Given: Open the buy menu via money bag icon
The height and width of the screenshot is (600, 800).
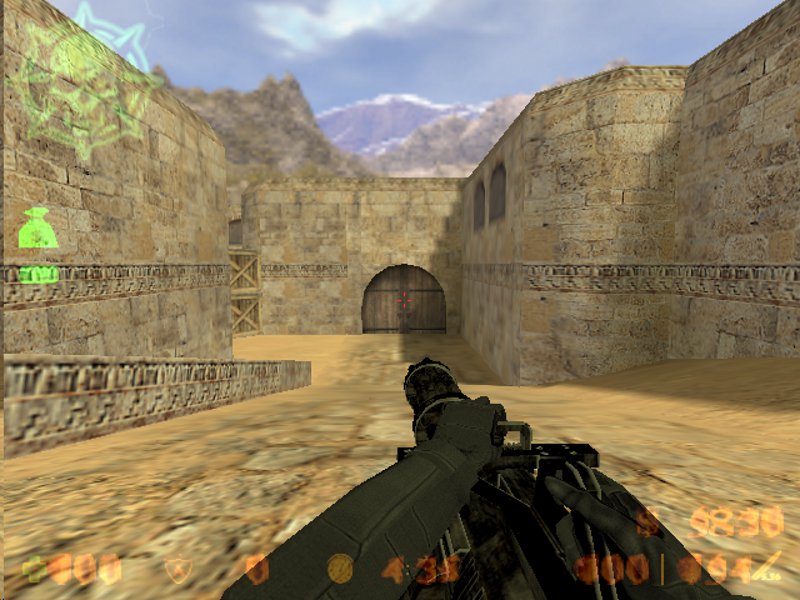Looking at the screenshot, I should pyautogui.click(x=38, y=229).
